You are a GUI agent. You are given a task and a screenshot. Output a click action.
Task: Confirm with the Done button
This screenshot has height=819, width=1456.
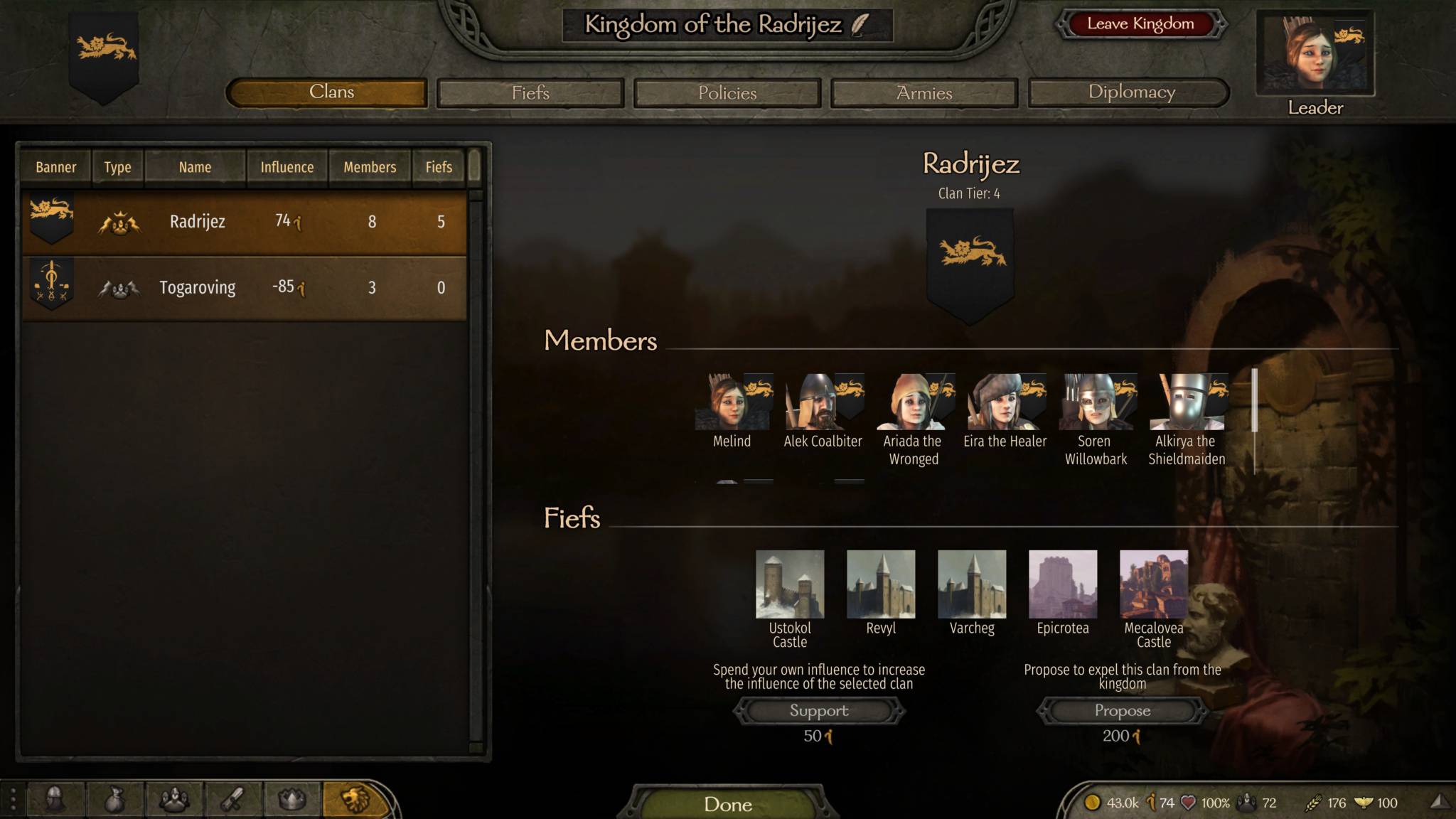(x=727, y=803)
